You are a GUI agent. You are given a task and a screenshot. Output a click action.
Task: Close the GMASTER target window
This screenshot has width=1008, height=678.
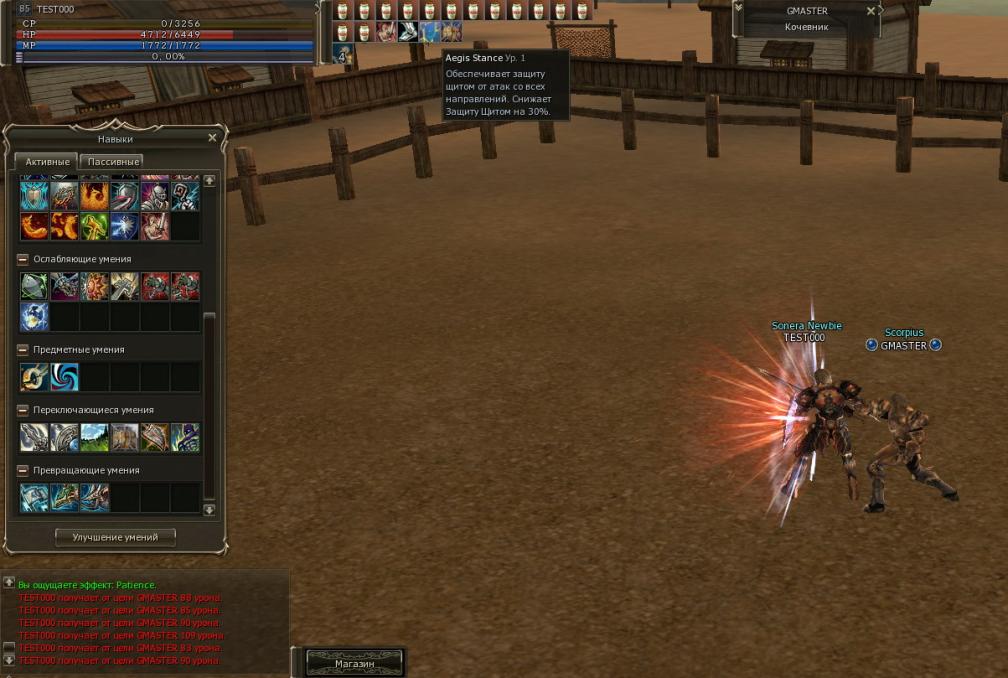click(870, 11)
